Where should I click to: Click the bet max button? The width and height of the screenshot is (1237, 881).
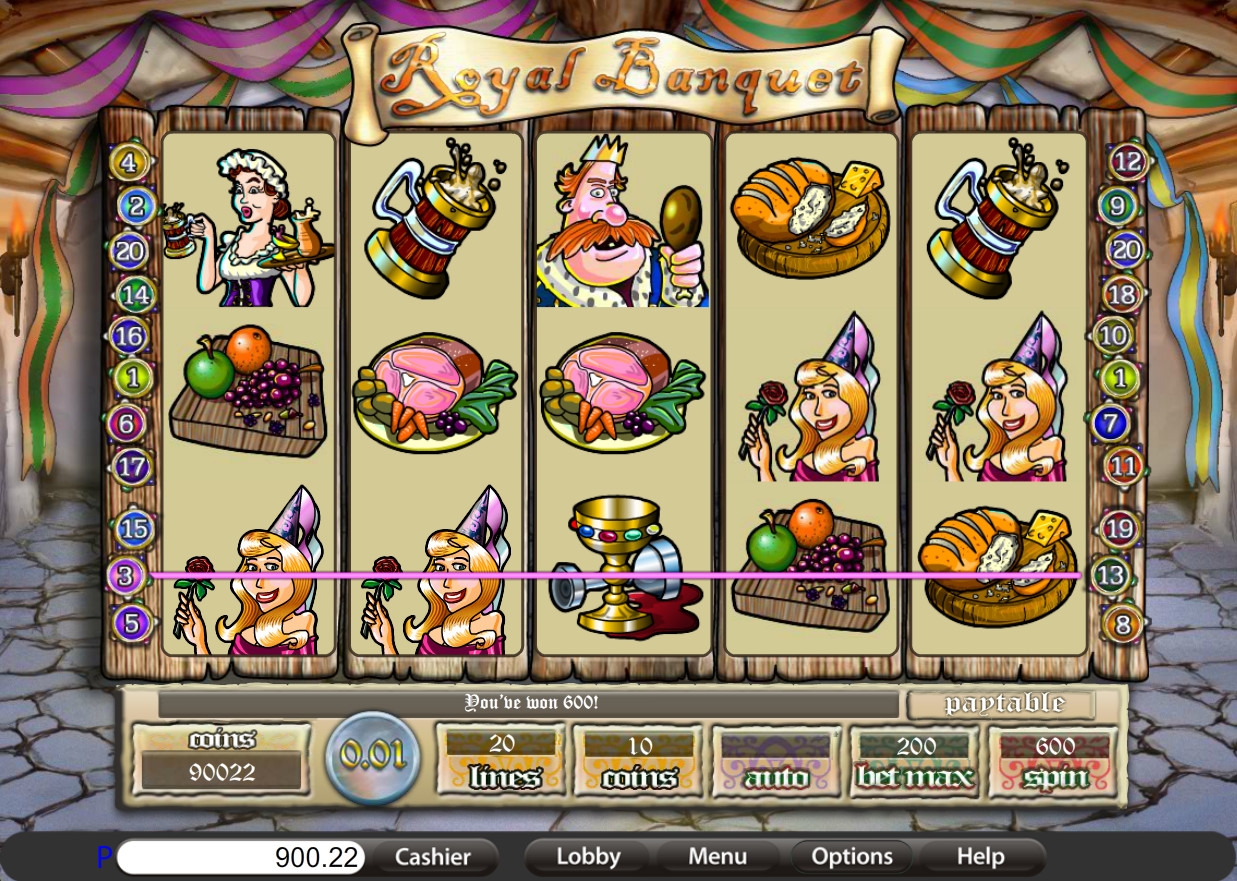[x=915, y=764]
